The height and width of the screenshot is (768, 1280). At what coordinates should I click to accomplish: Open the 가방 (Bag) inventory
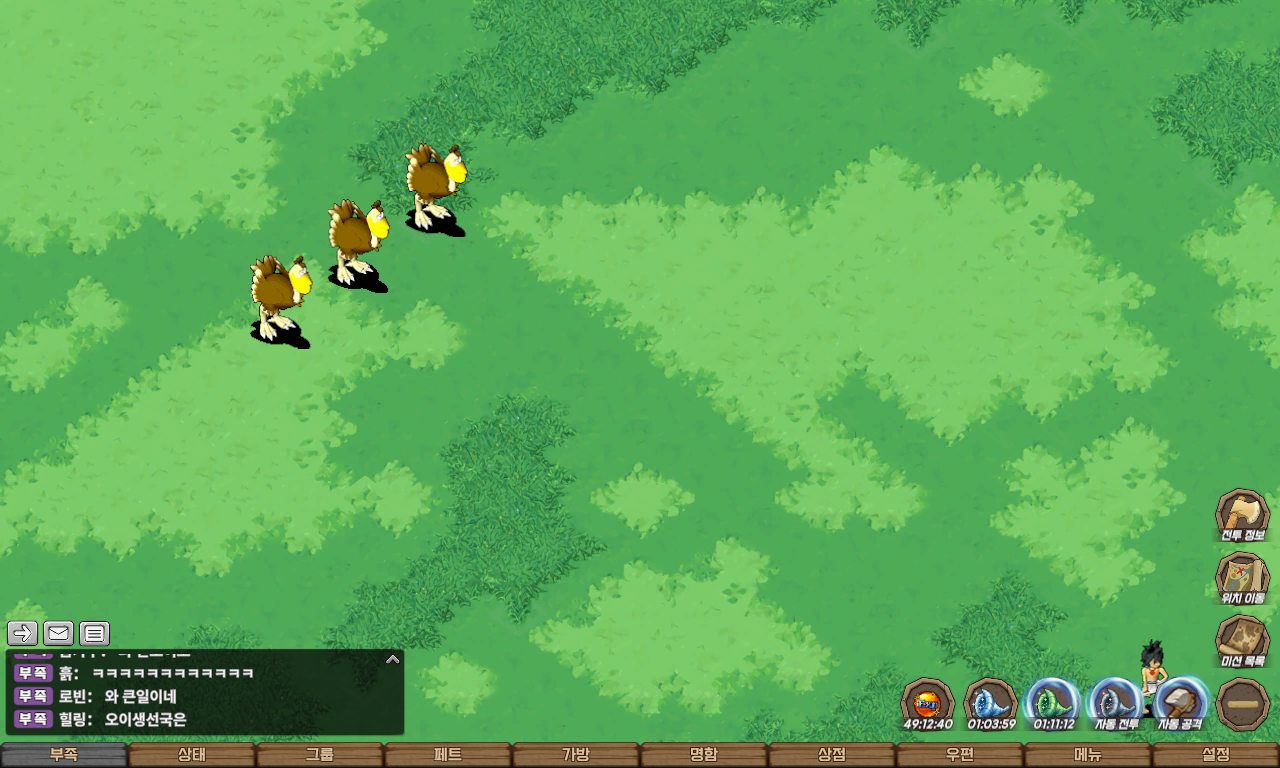coord(576,755)
